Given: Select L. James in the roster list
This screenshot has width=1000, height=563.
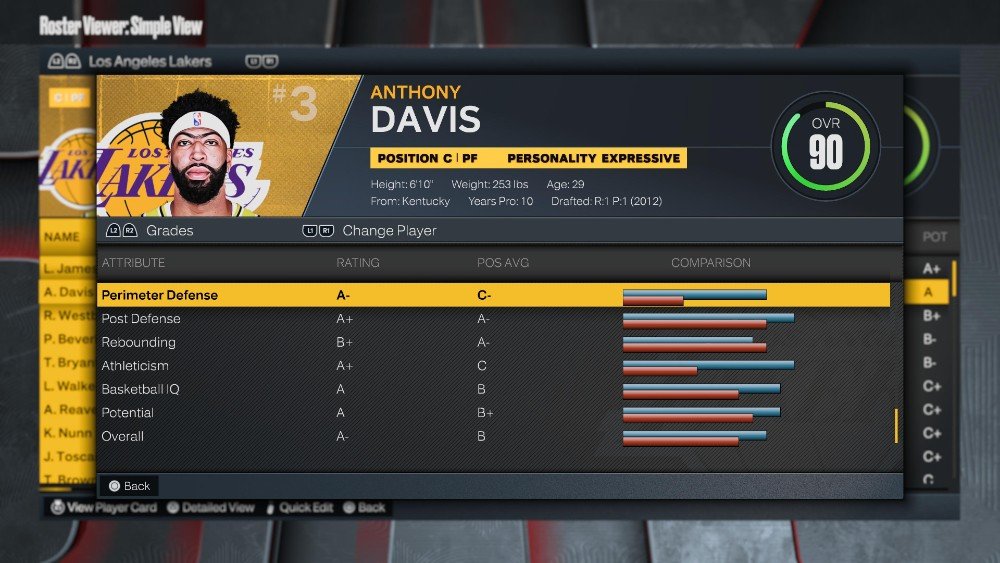Looking at the screenshot, I should click(x=67, y=268).
